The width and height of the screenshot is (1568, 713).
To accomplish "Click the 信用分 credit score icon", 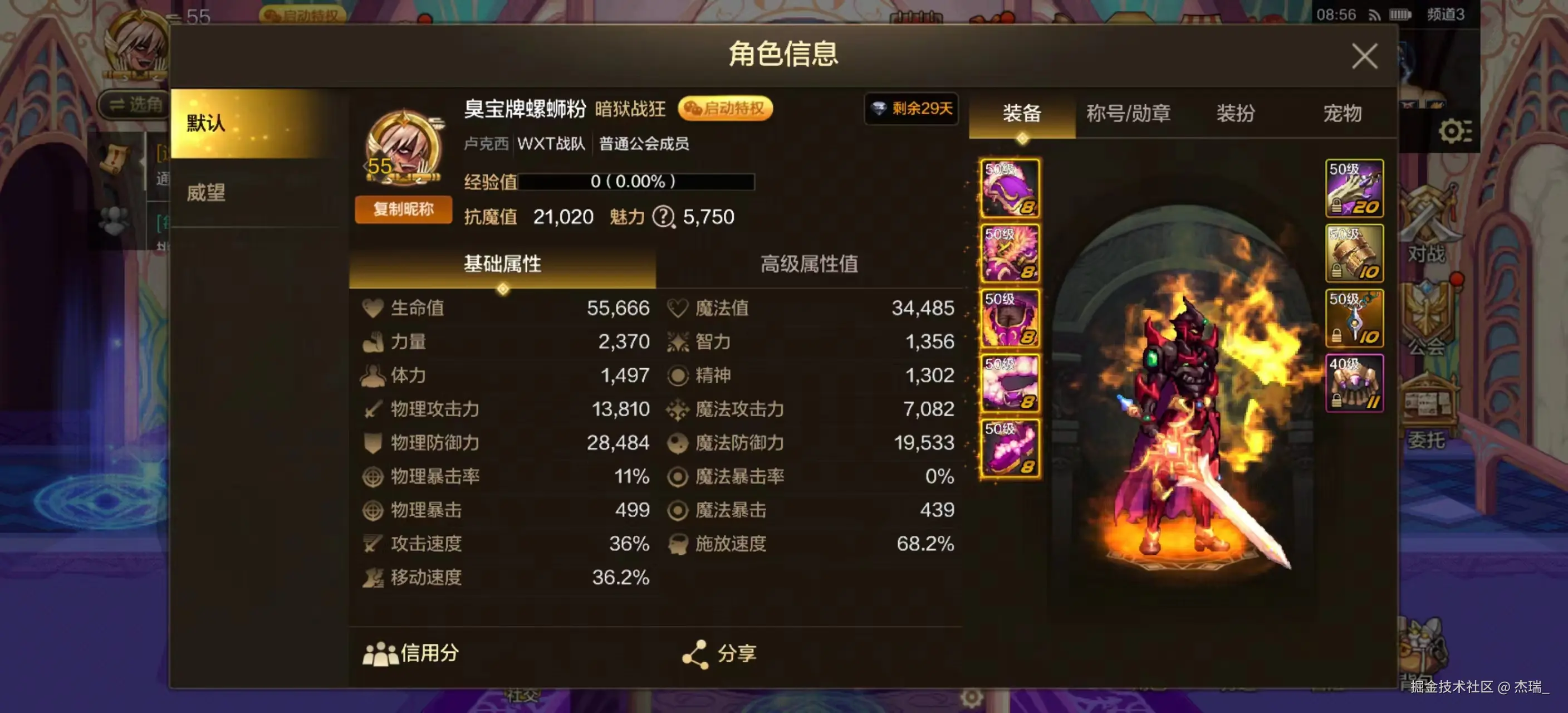I will click(380, 653).
